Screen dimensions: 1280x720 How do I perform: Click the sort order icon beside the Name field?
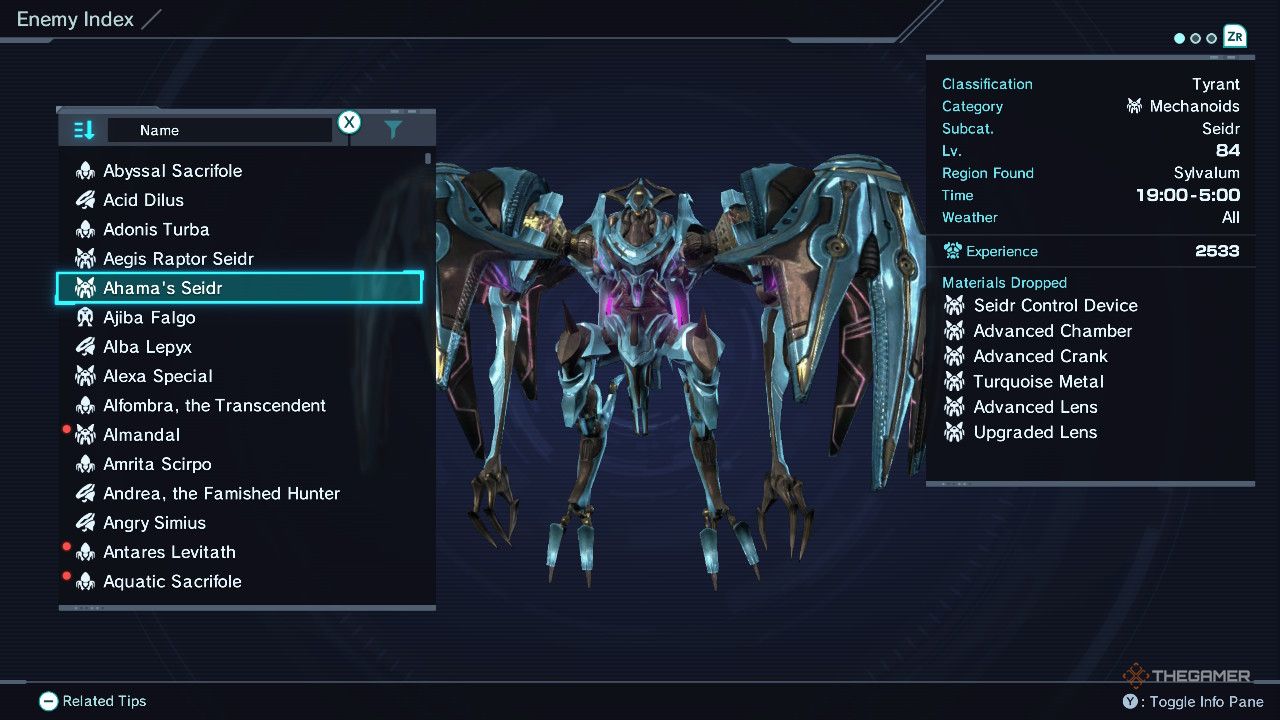tap(82, 129)
